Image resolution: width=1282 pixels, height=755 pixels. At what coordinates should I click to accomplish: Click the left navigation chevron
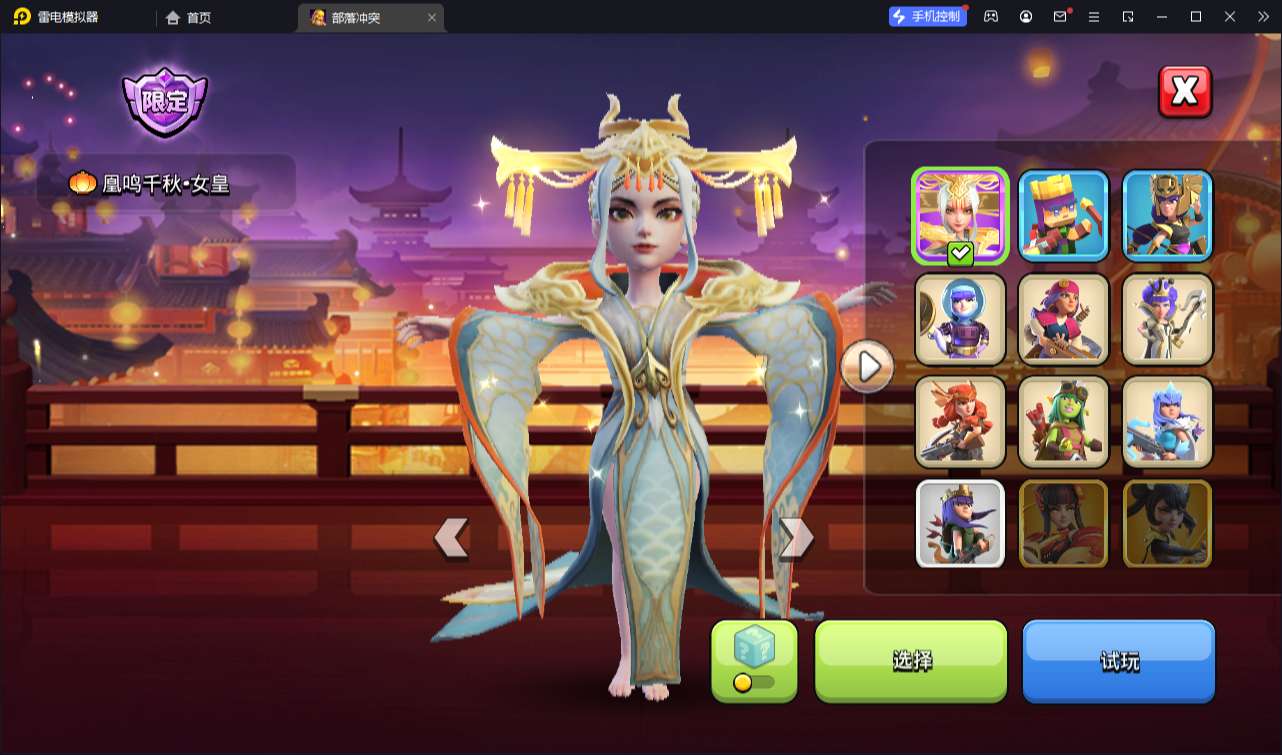(452, 538)
